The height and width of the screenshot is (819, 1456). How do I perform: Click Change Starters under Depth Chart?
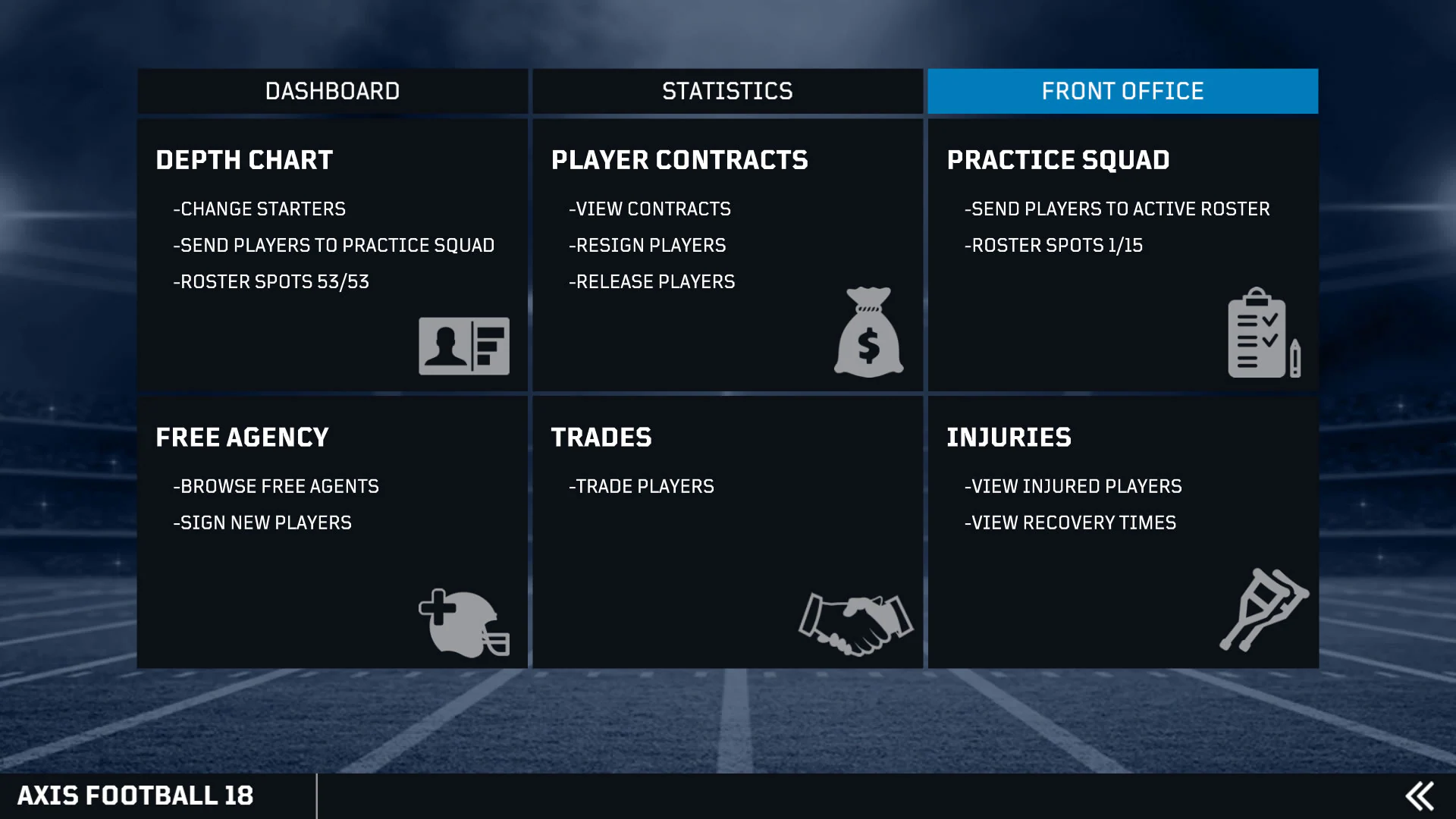tap(259, 209)
